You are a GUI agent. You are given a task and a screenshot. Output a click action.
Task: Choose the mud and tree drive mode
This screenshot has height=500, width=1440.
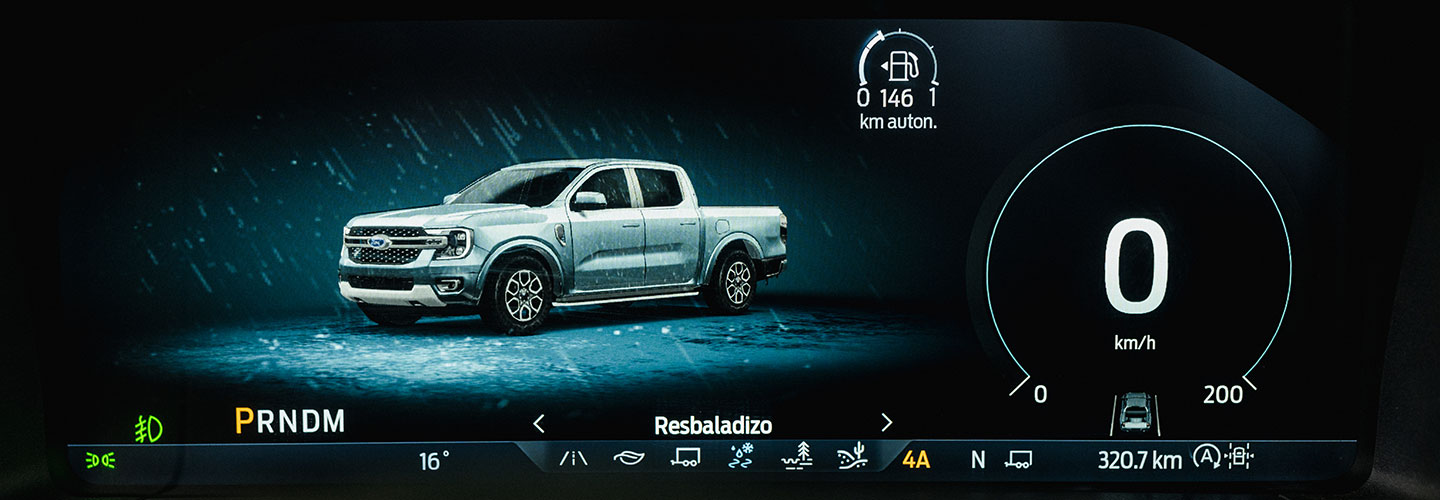click(x=797, y=457)
